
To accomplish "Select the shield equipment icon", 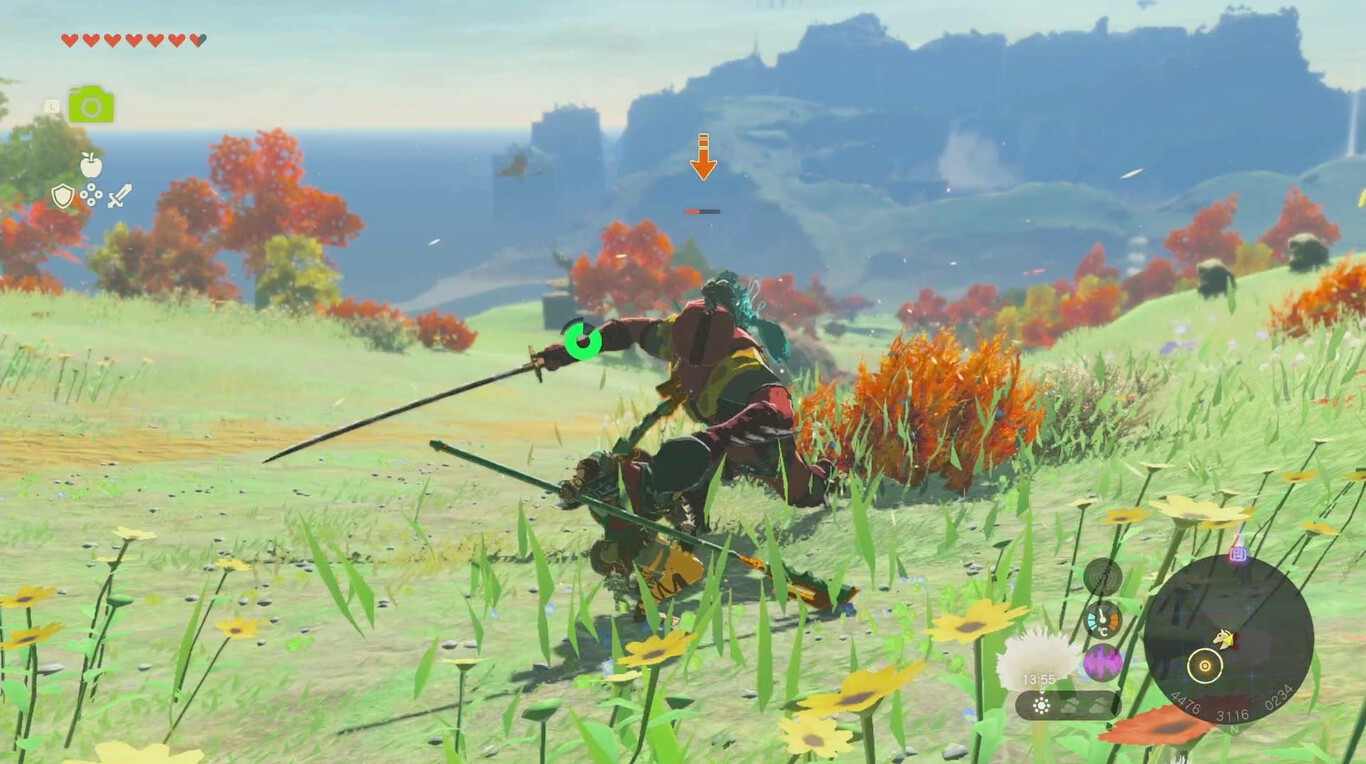I will point(61,195).
